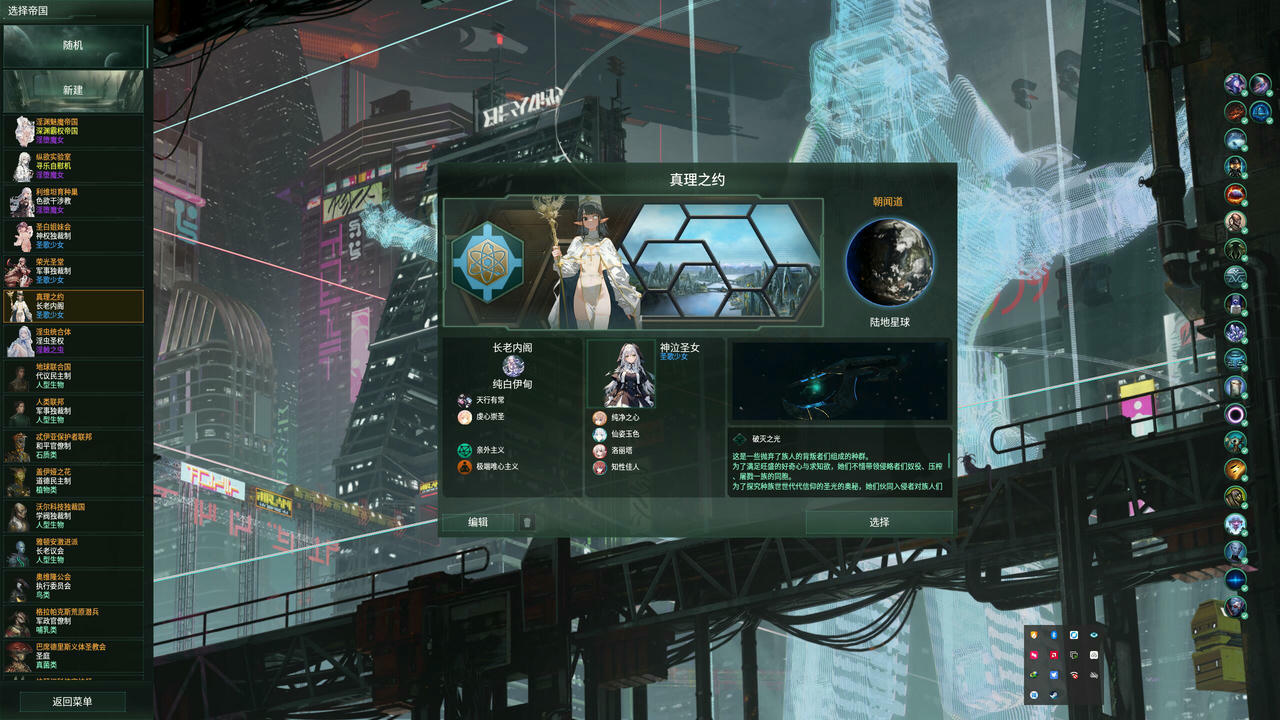Click the ruler portrait of 纯白伊甸
Viewport: 1280px width, 720px height.
(513, 367)
